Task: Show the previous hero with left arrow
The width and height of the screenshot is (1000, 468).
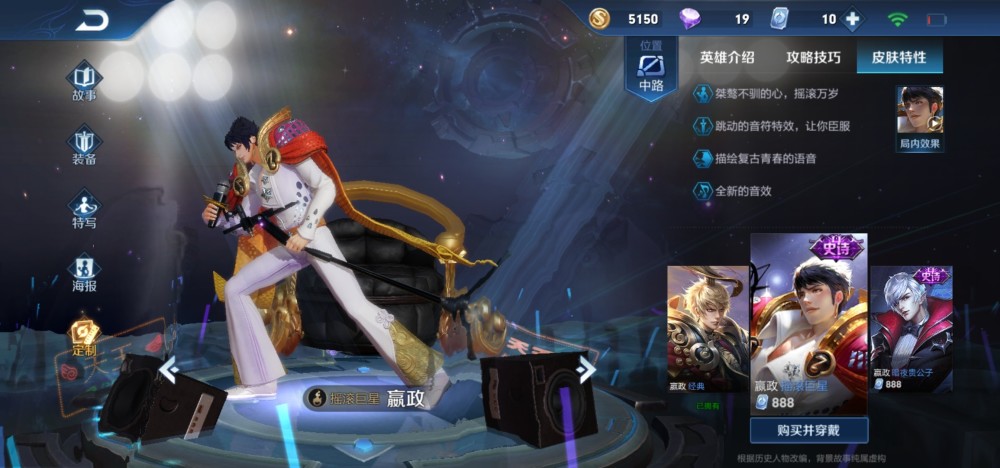Action: [169, 371]
